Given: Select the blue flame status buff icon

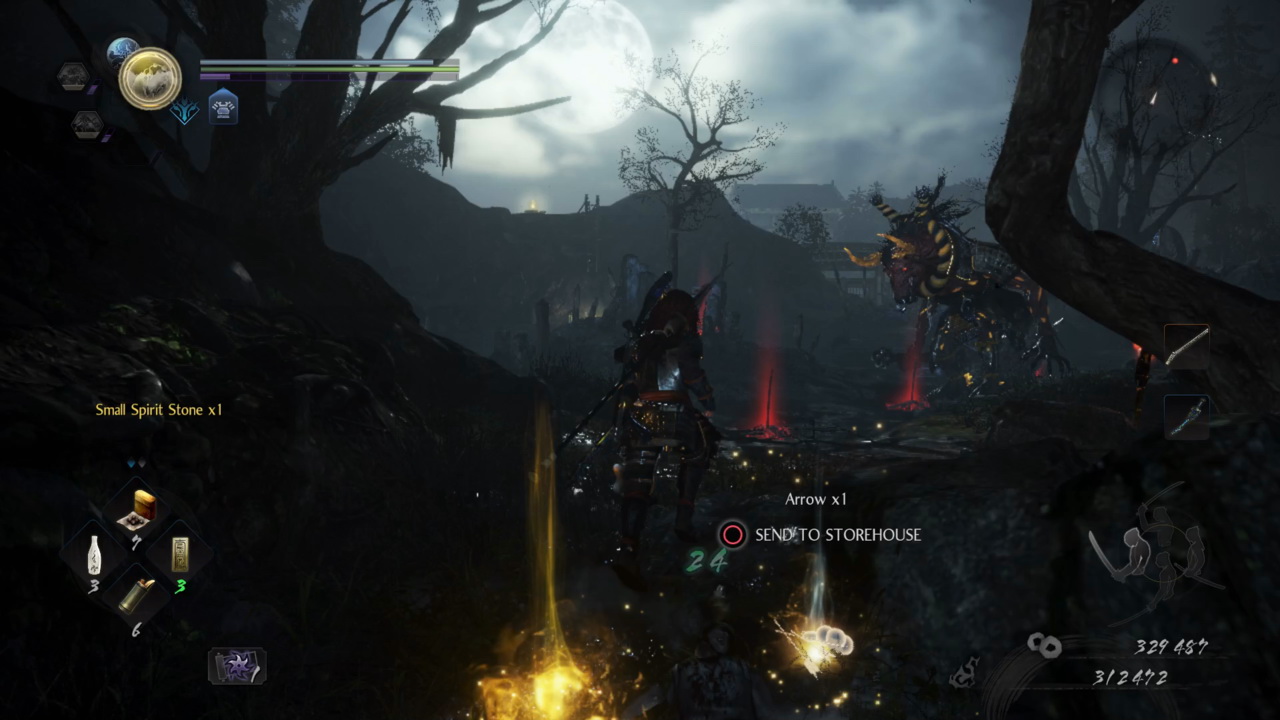Looking at the screenshot, I should 184,110.
